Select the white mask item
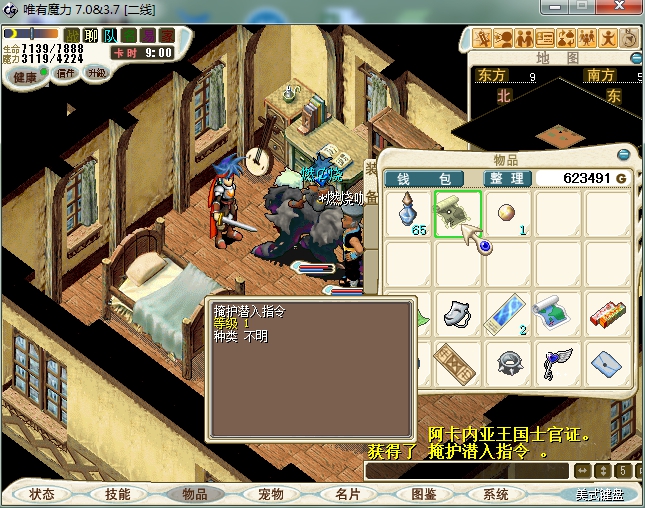The image size is (645, 508). [457, 313]
